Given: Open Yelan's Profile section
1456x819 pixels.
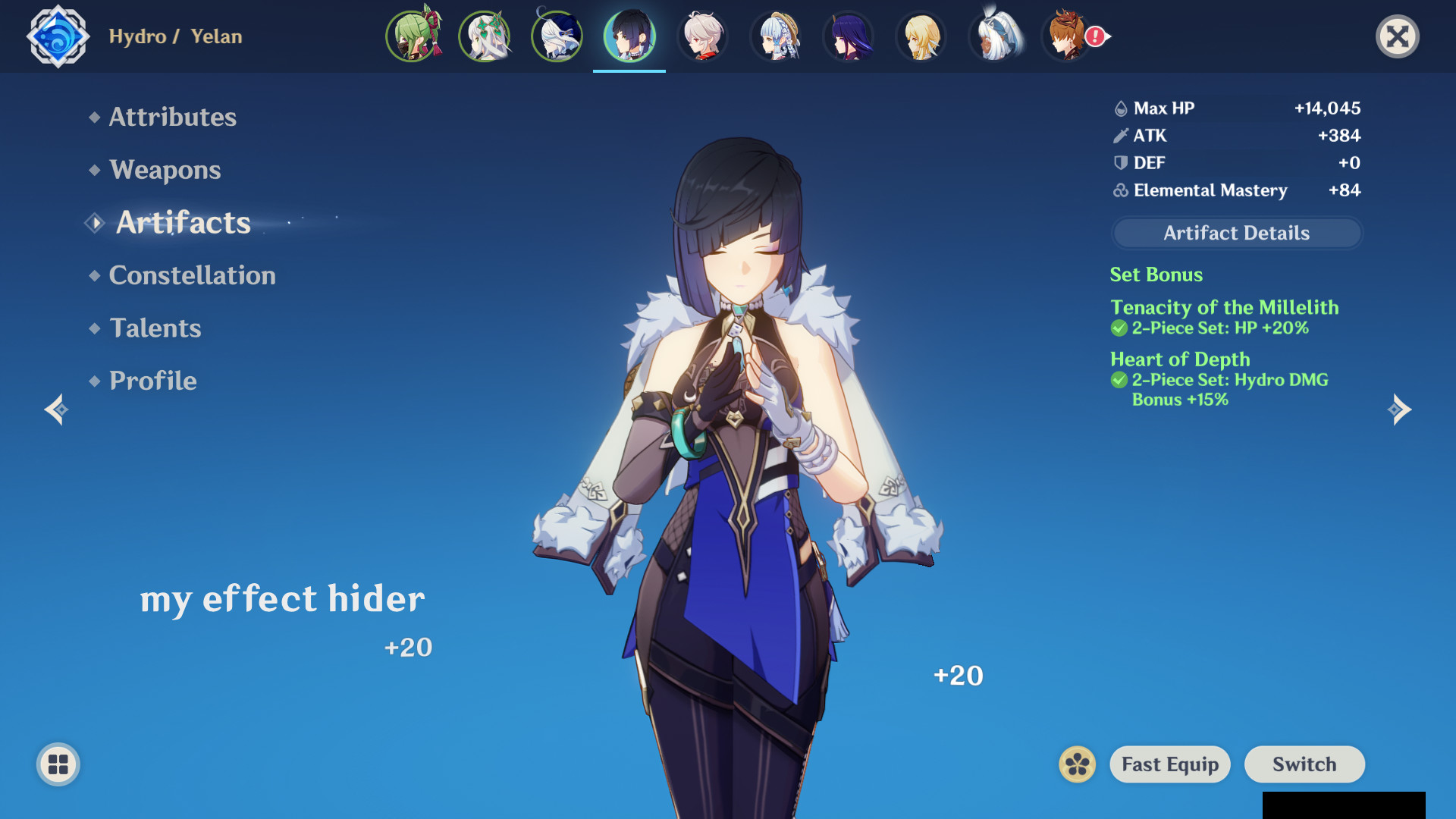Looking at the screenshot, I should [x=152, y=380].
